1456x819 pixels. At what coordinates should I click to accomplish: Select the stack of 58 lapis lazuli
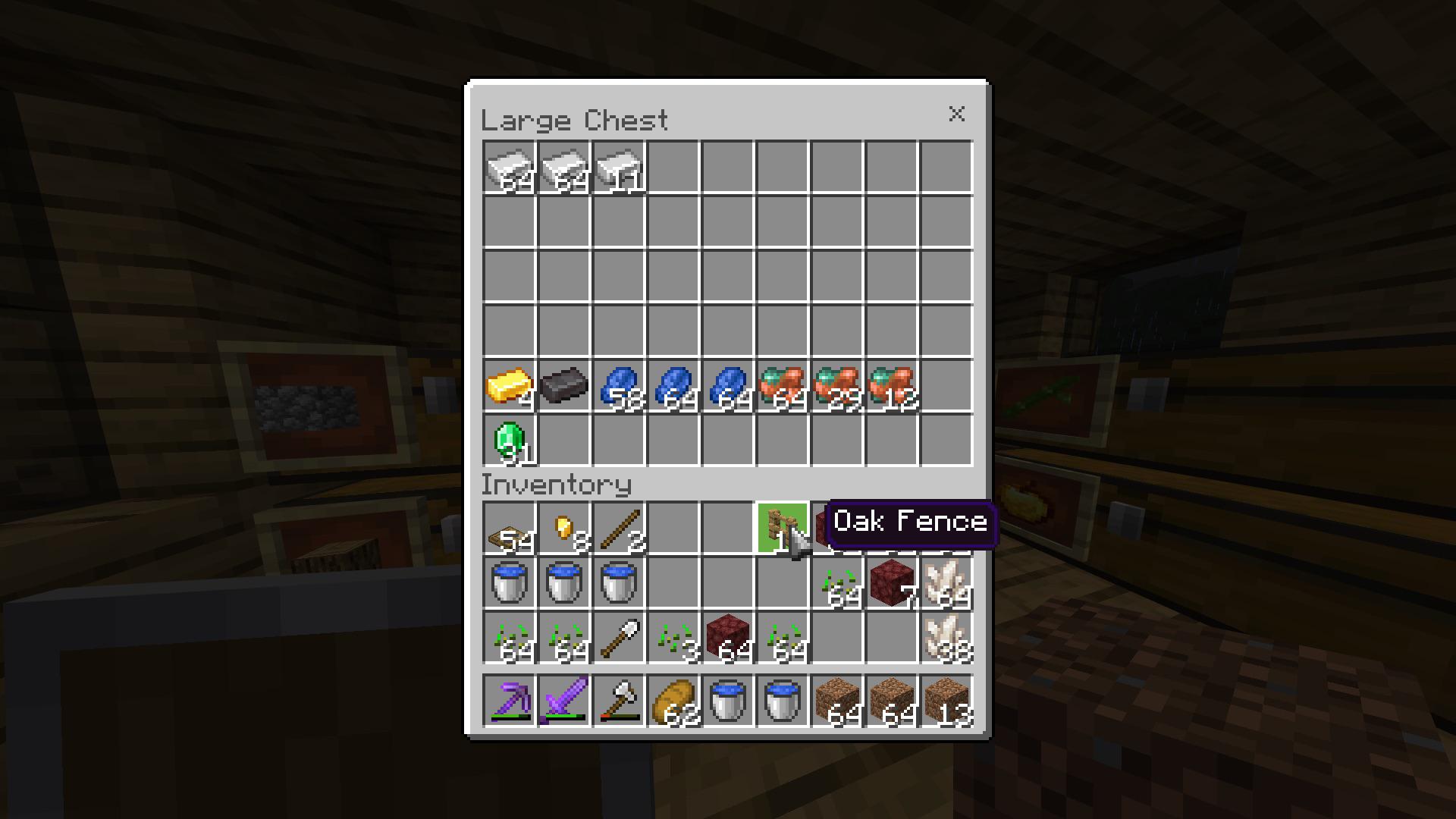click(x=619, y=387)
